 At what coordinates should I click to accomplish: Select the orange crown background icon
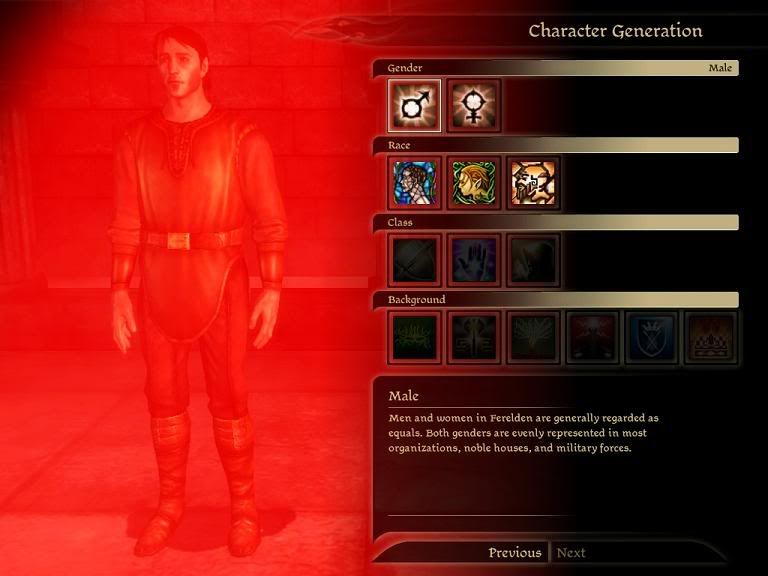pyautogui.click(x=710, y=337)
